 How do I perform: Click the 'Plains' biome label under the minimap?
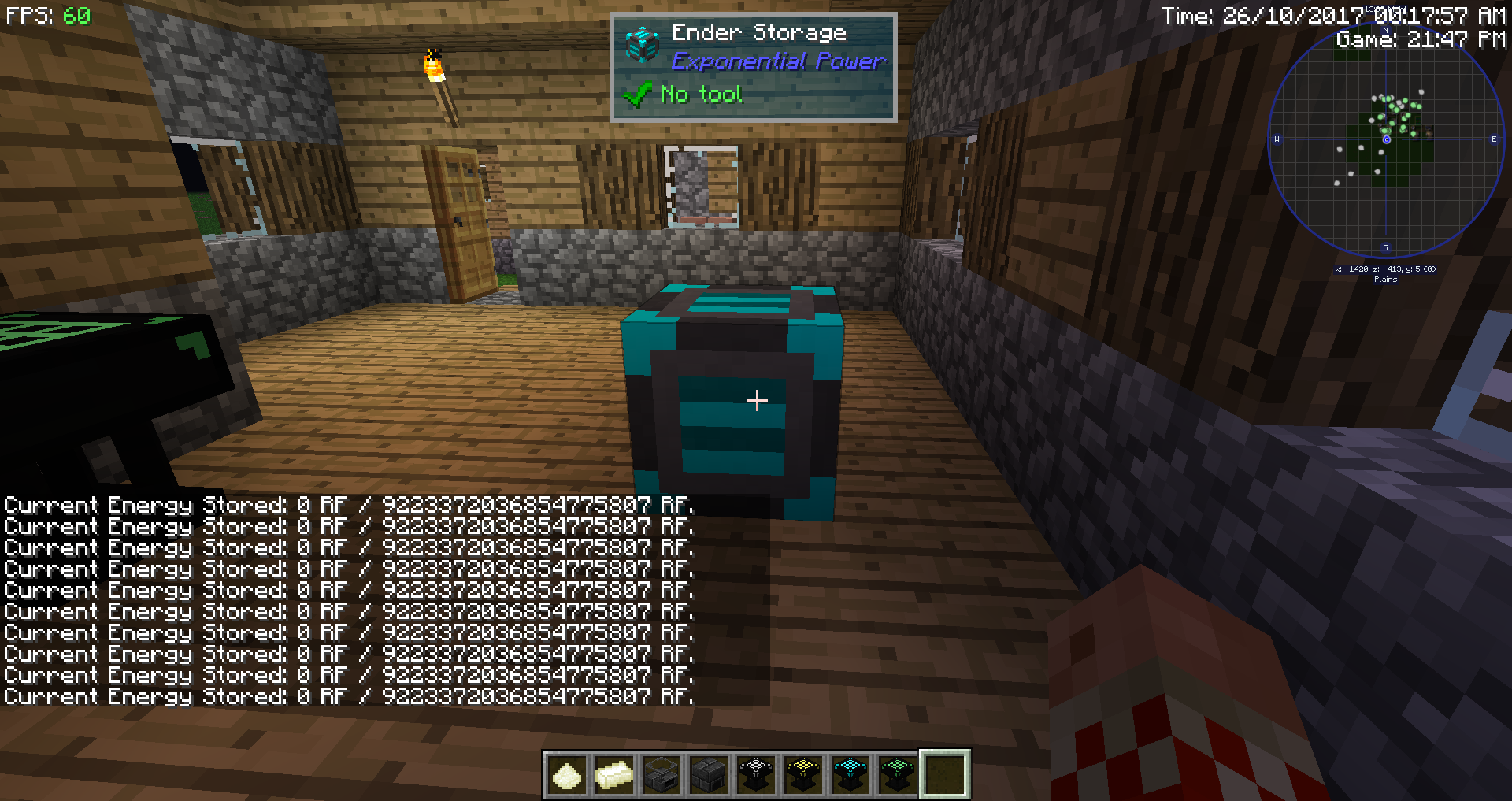(x=1386, y=279)
